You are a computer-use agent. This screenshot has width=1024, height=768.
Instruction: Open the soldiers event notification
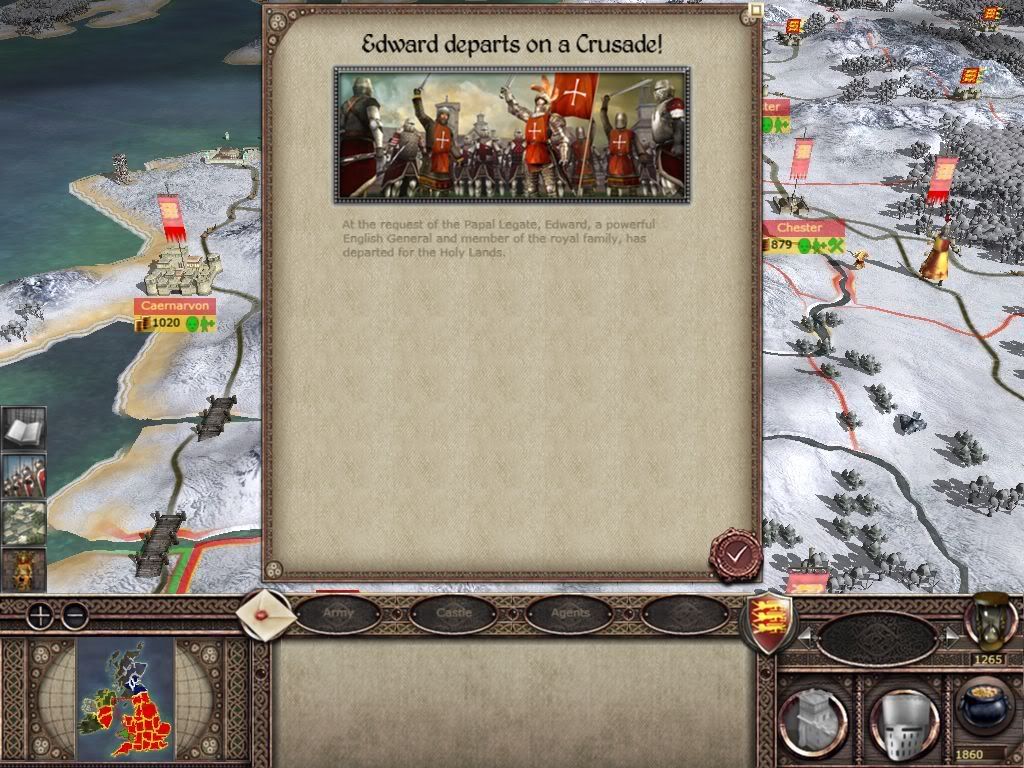[23, 476]
